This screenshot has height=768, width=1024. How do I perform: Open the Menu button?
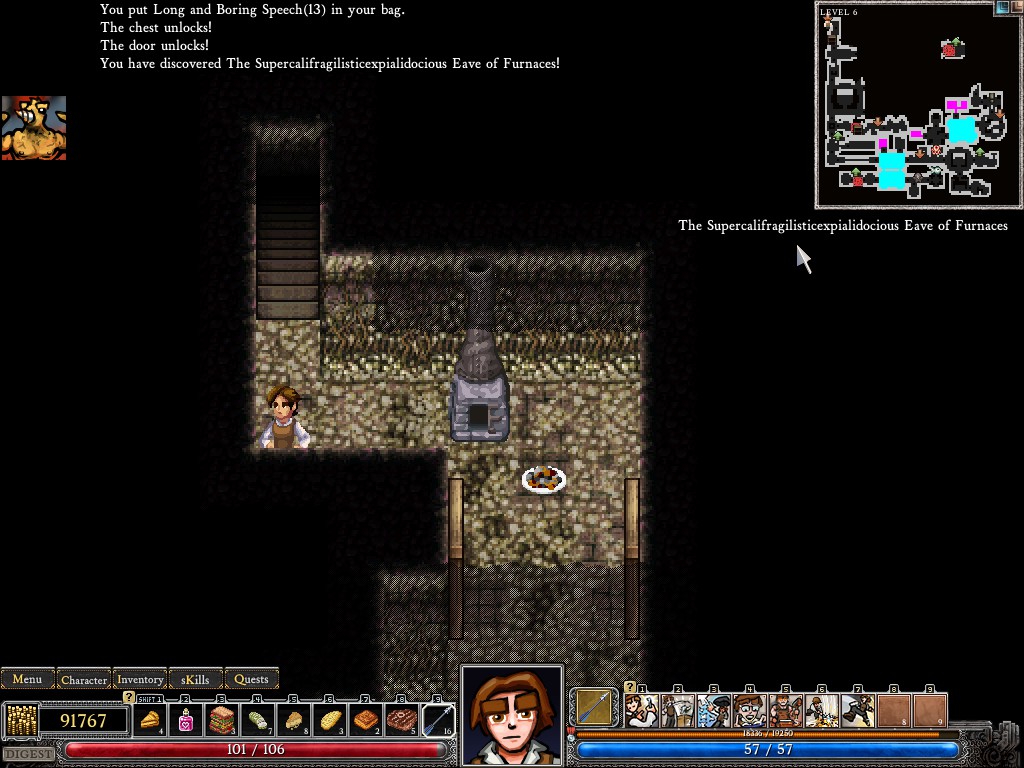(27, 679)
